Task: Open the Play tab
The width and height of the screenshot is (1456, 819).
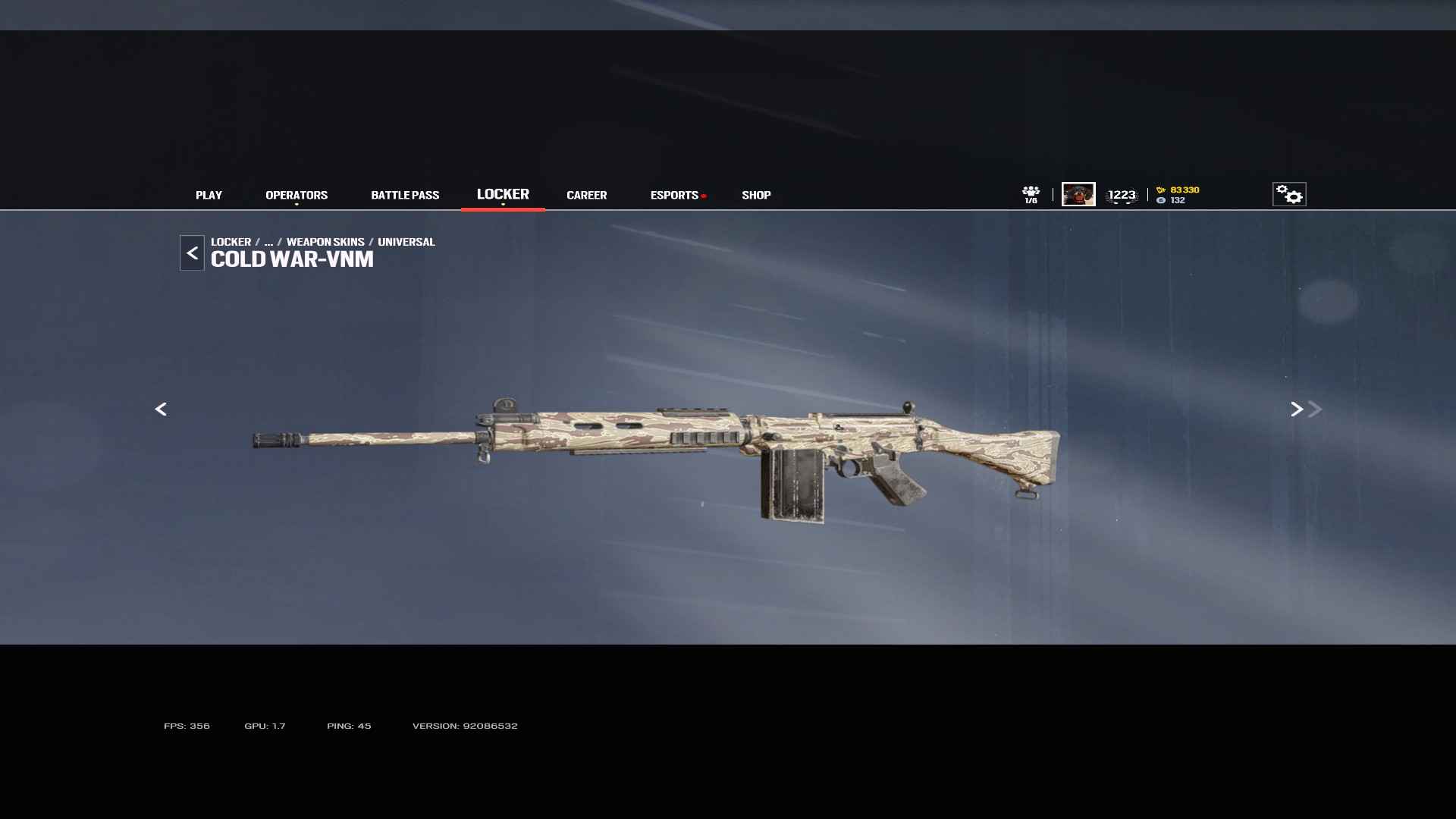Action: click(x=209, y=195)
